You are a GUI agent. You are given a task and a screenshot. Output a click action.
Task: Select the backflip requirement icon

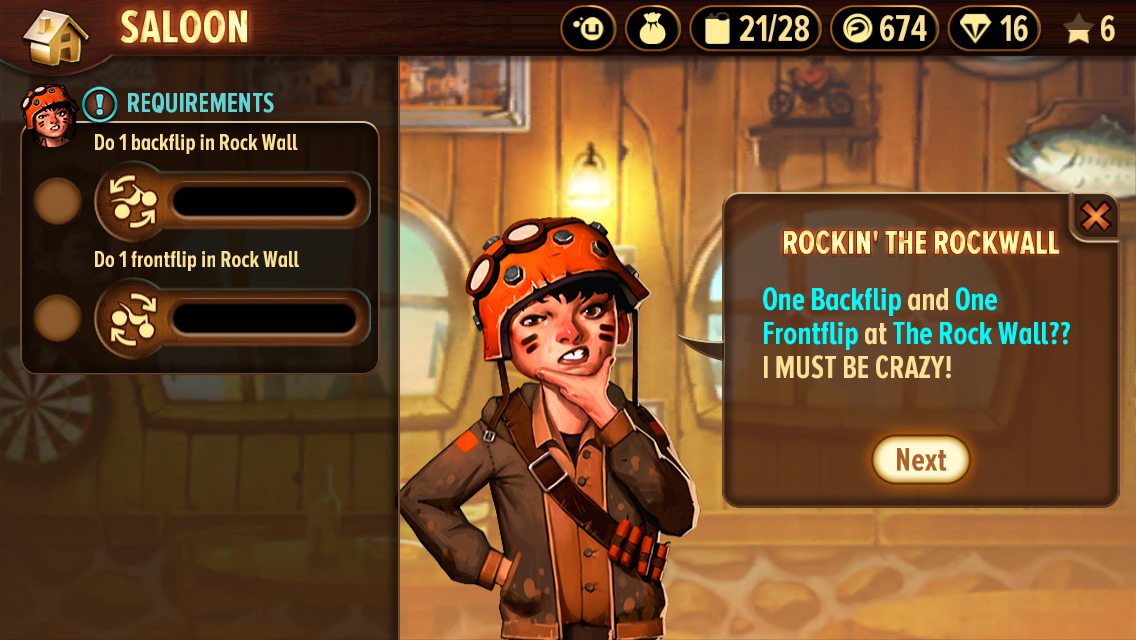[x=132, y=201]
